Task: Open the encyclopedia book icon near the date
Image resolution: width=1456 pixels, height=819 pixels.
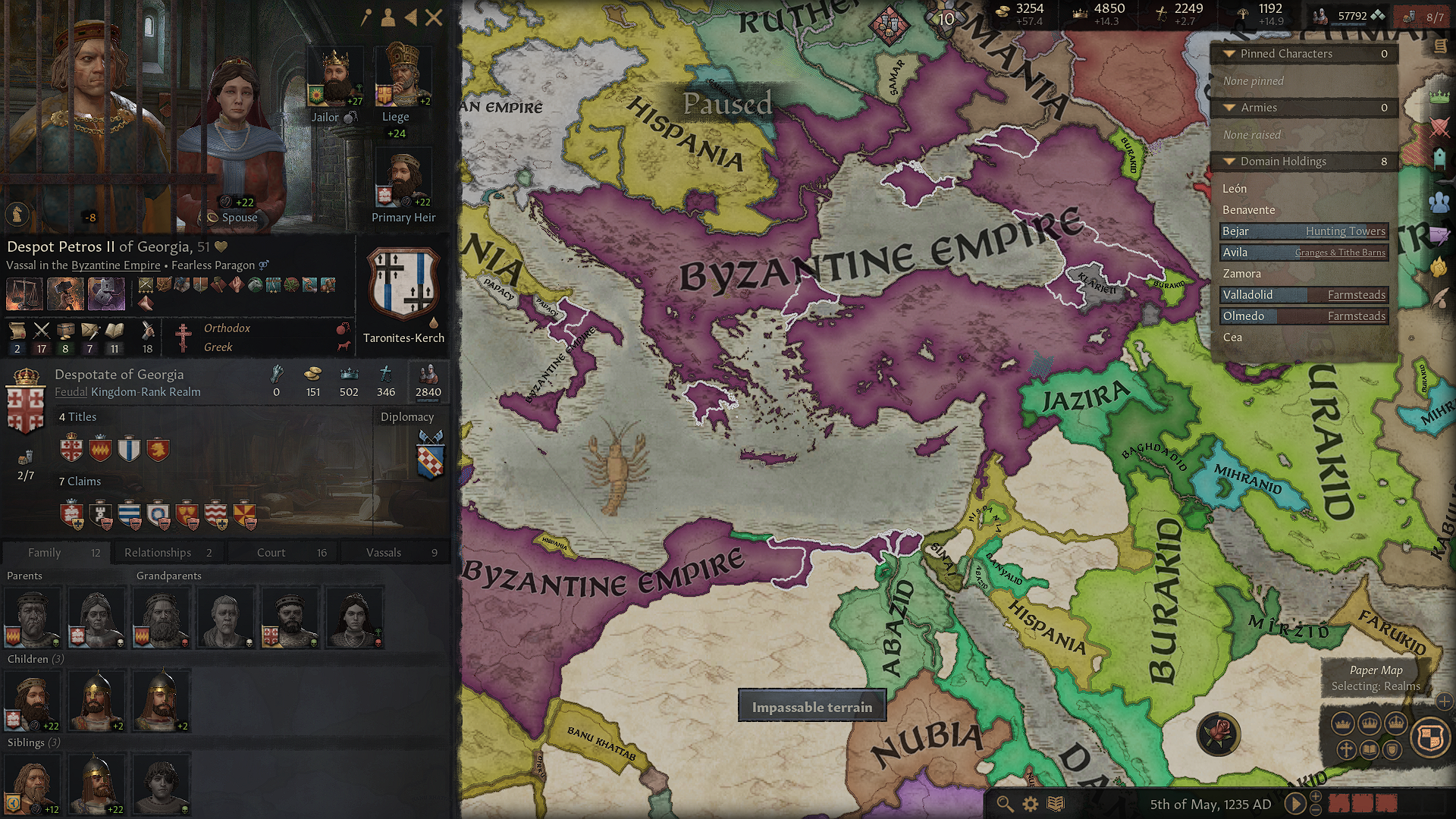Action: click(x=1056, y=804)
